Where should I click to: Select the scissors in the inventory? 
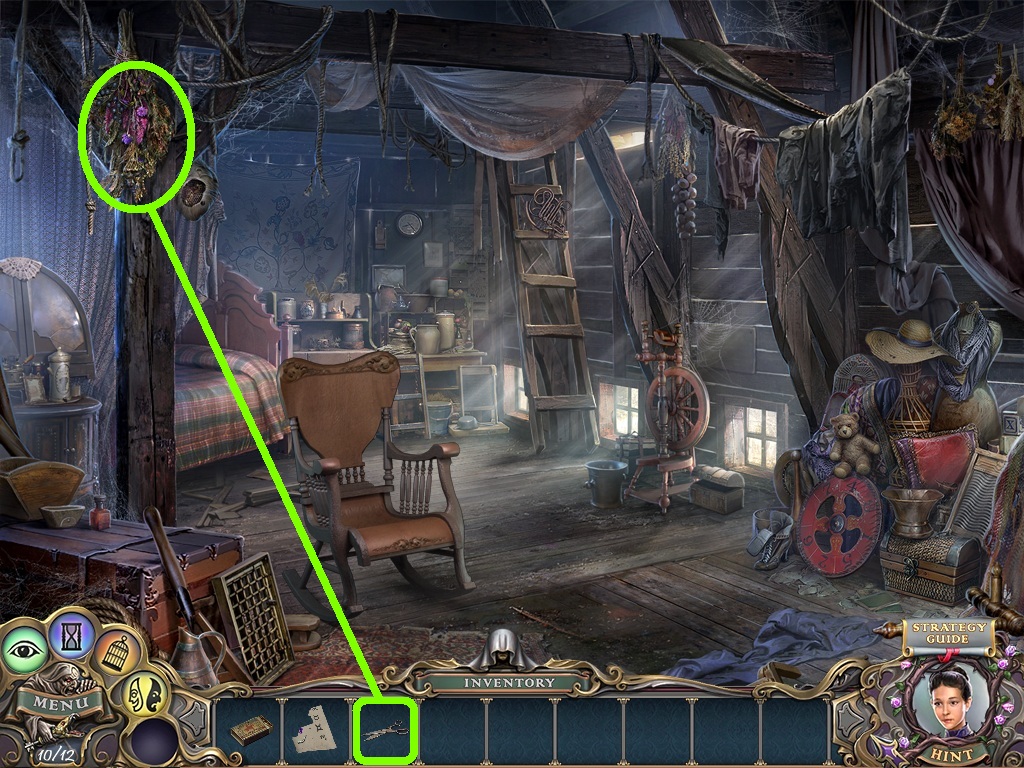(x=385, y=732)
